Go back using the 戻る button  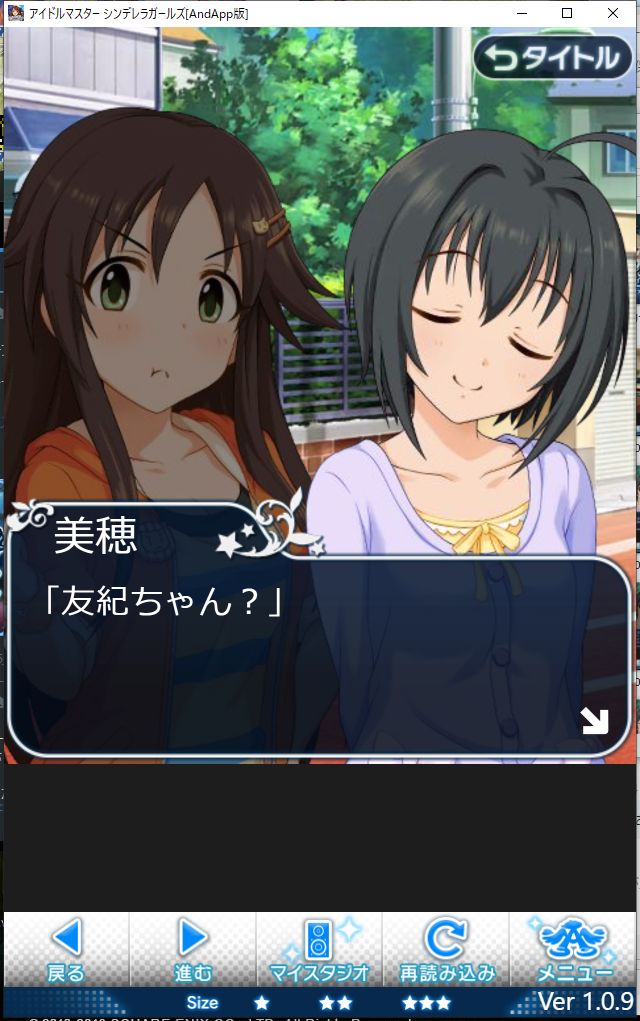pos(66,949)
